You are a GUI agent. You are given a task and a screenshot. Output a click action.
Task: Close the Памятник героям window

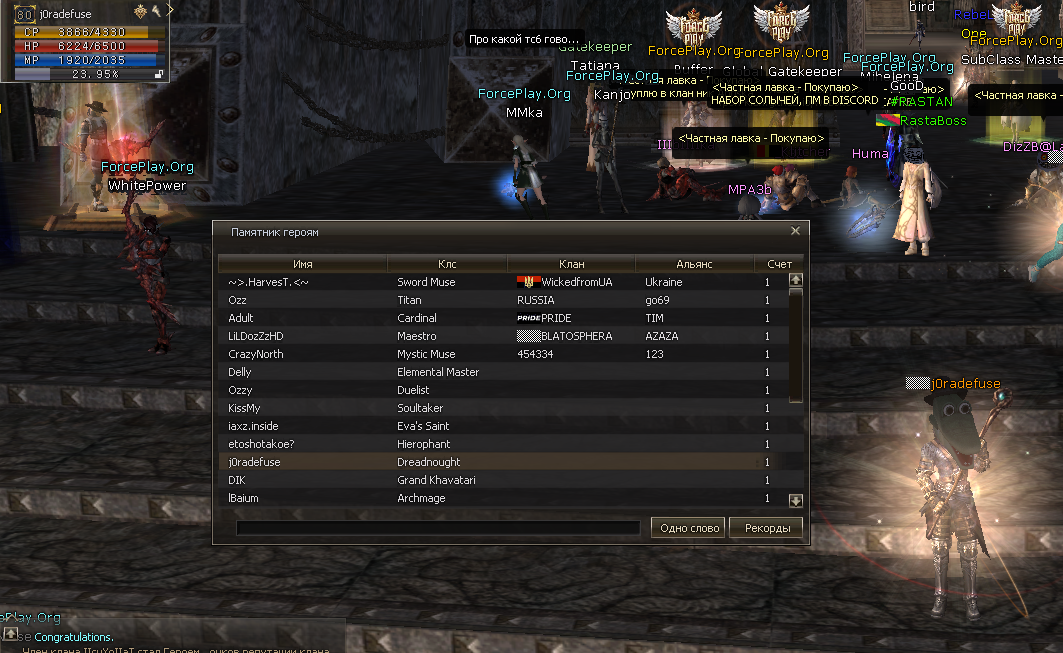tap(795, 231)
